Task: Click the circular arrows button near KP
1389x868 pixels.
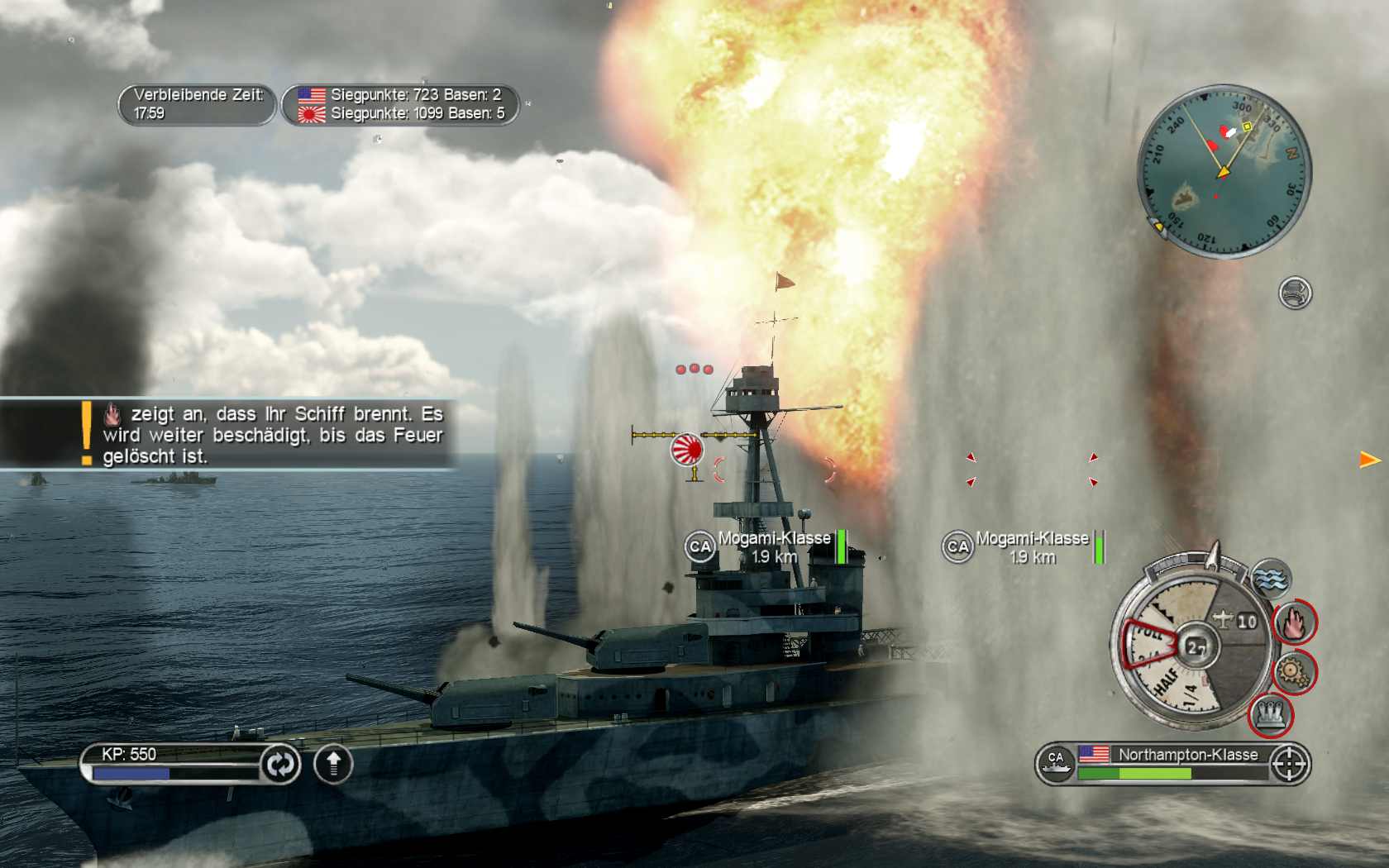Action: [x=279, y=764]
